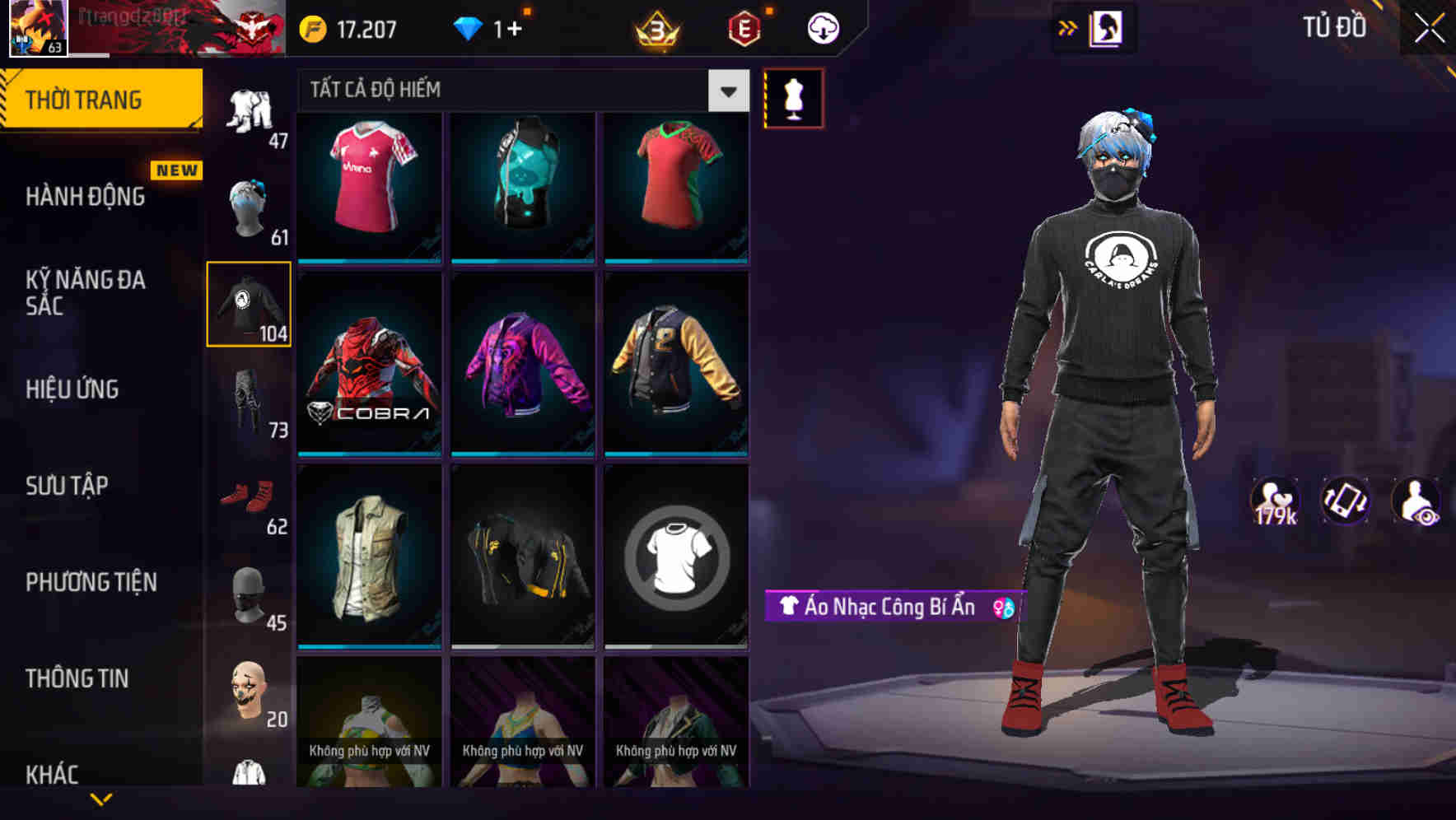Switch to the HÀNH ĐỘNG tab
1456x820 pixels.
pos(86,197)
